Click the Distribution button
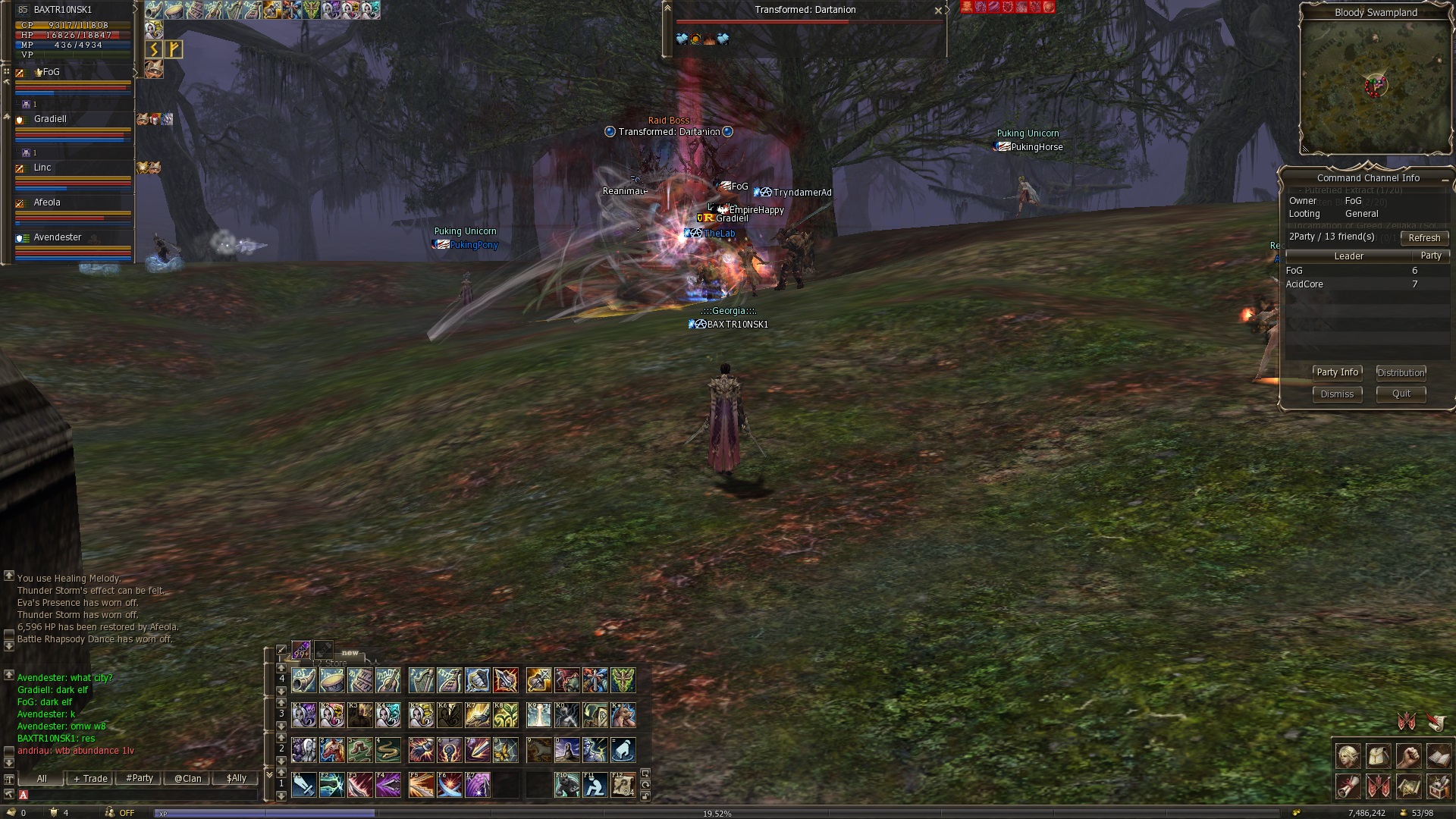This screenshot has height=819, width=1456. (x=1401, y=372)
